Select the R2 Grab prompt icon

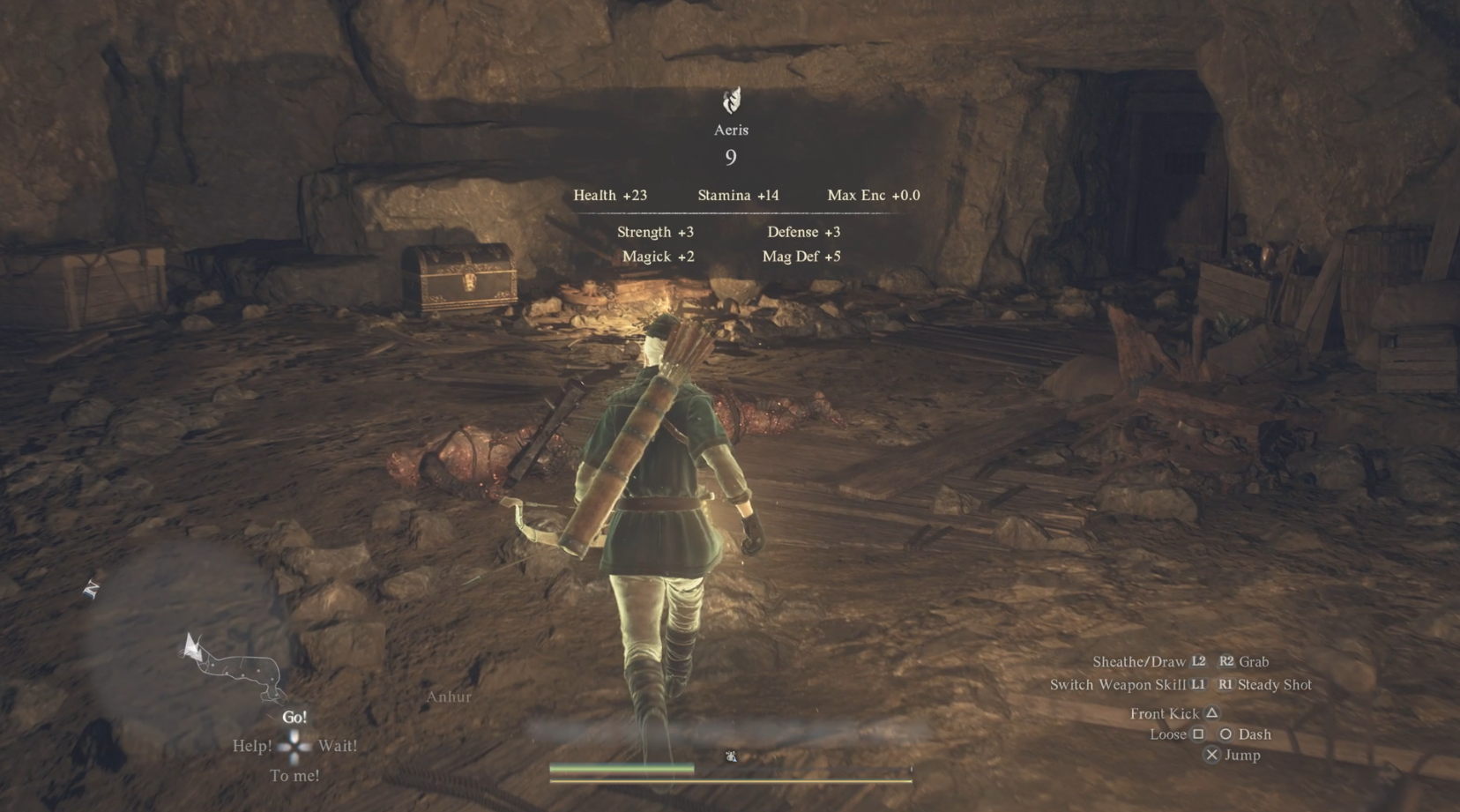point(1226,661)
